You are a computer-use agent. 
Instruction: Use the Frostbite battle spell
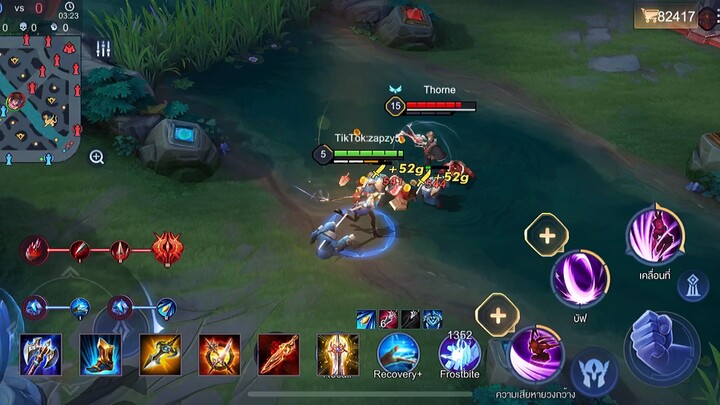click(459, 354)
